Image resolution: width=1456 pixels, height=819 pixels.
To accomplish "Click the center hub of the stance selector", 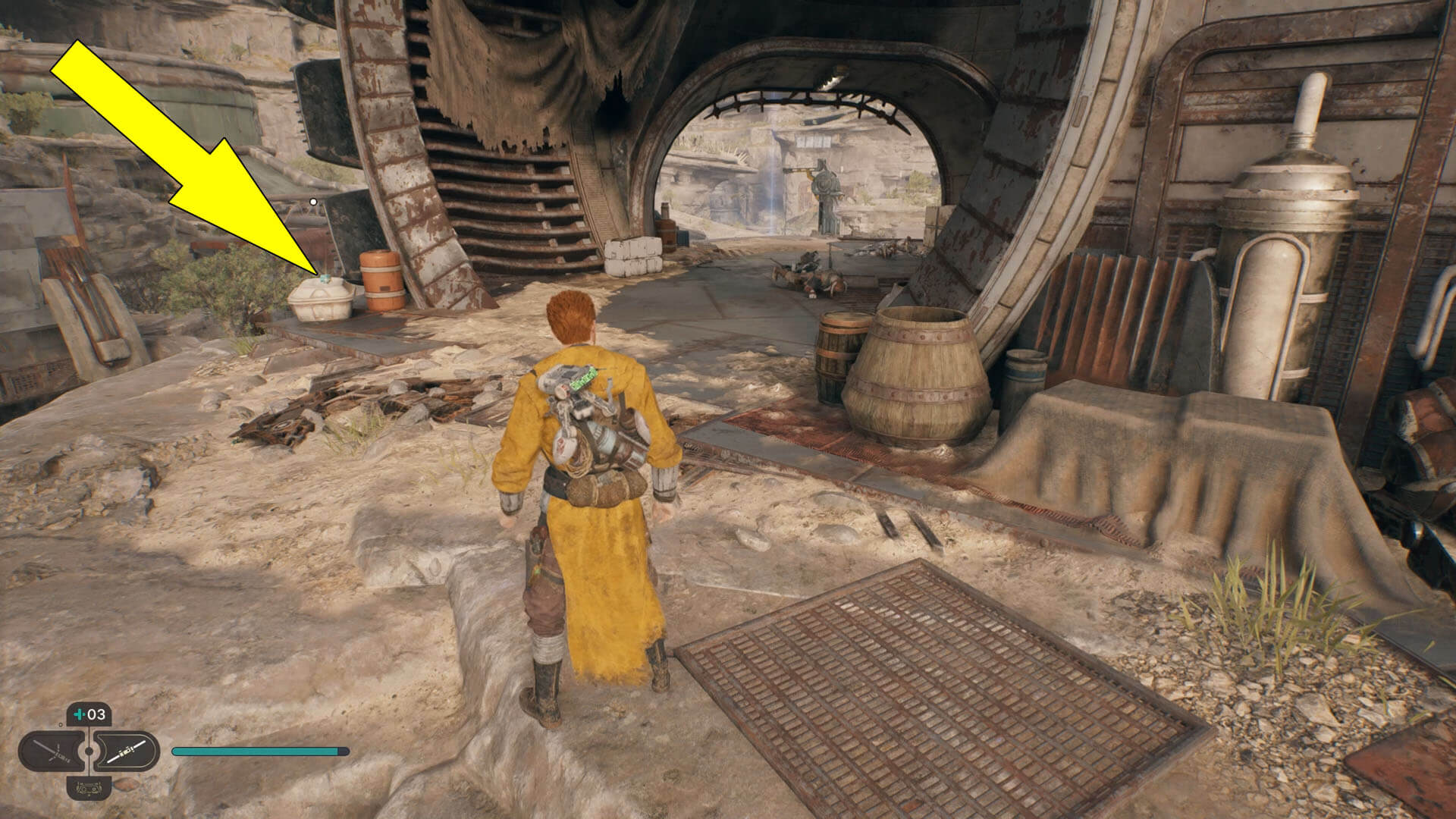I will point(89,751).
